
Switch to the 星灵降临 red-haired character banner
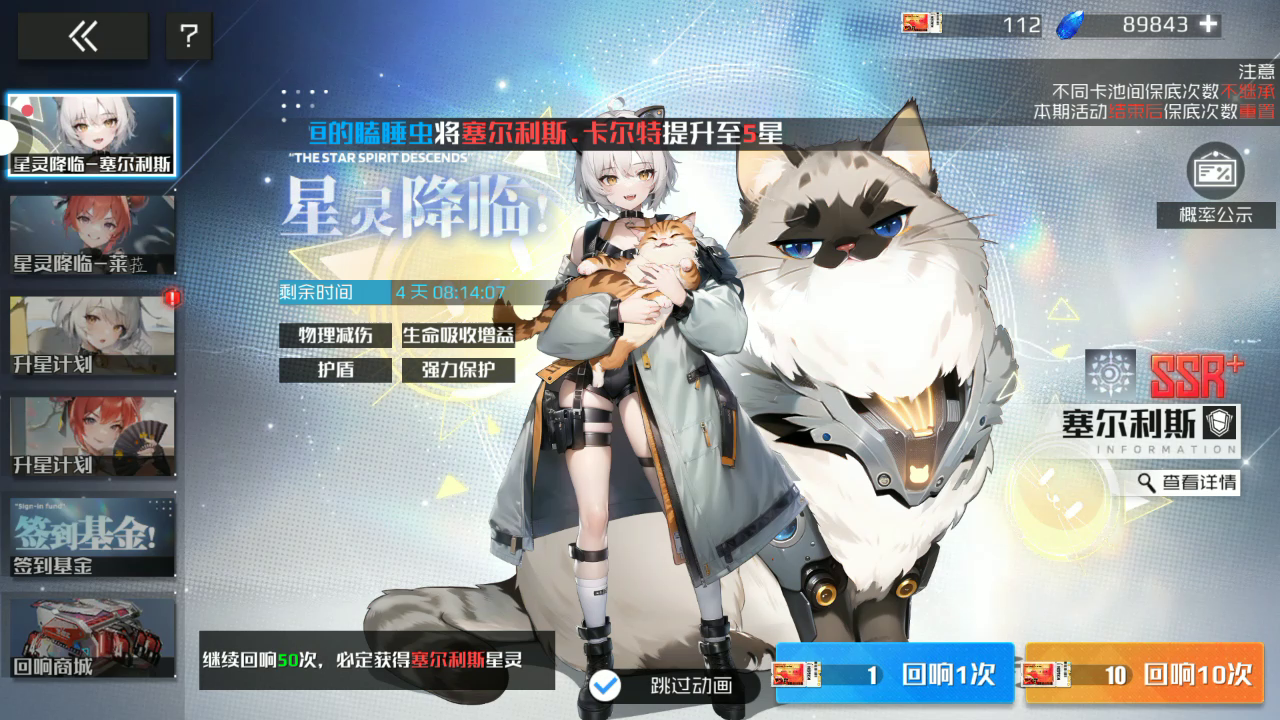(92, 235)
